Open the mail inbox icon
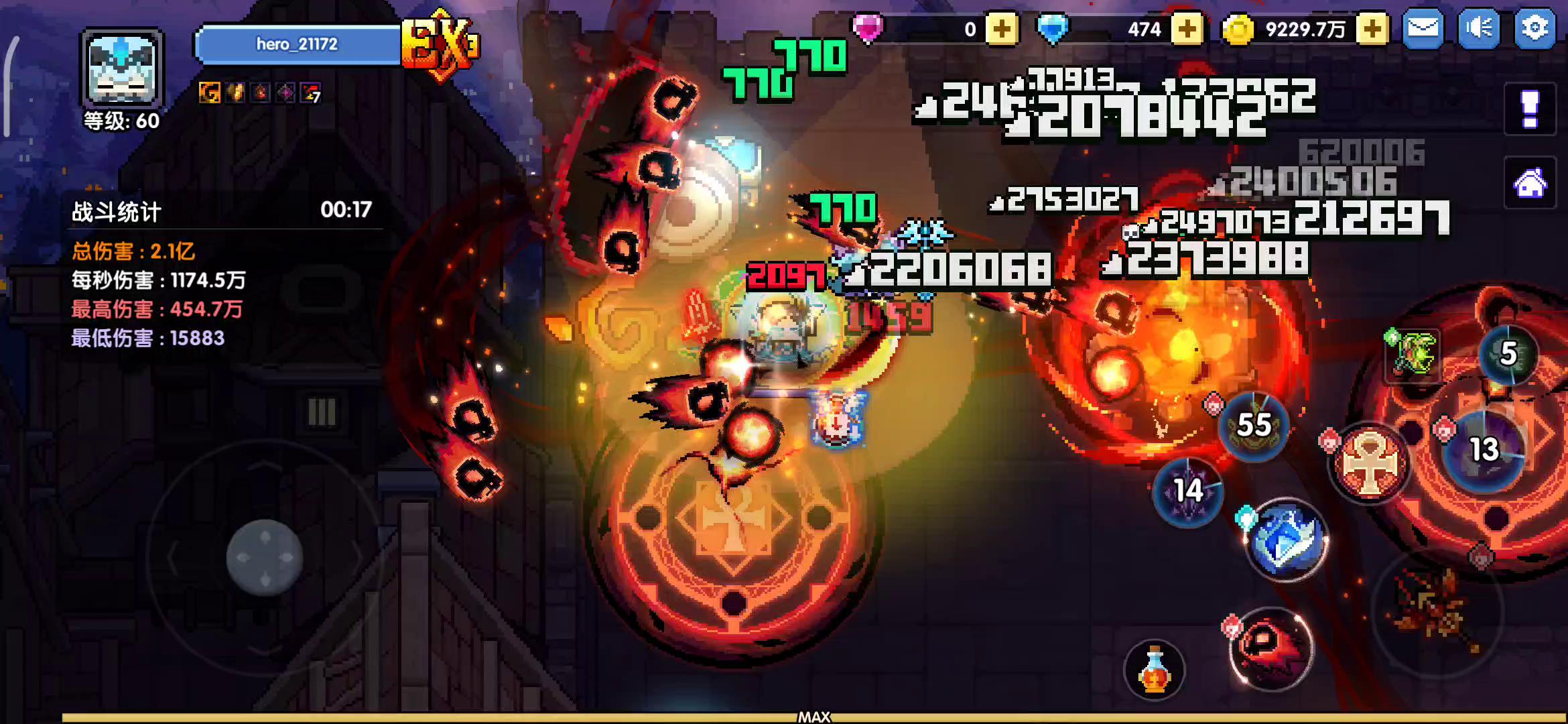The height and width of the screenshot is (724, 1568). point(1422,29)
